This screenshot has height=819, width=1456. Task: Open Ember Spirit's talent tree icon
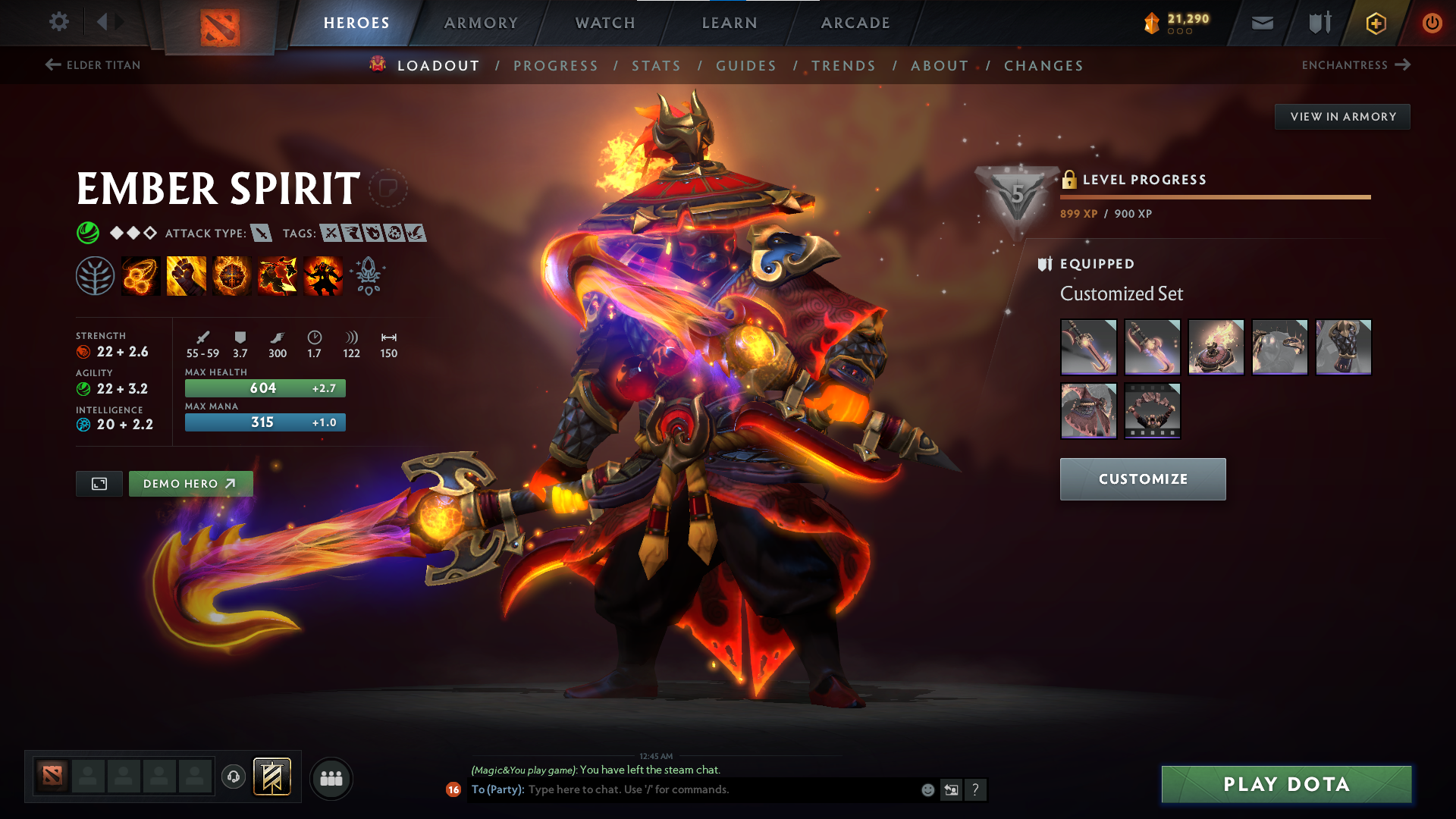point(95,275)
